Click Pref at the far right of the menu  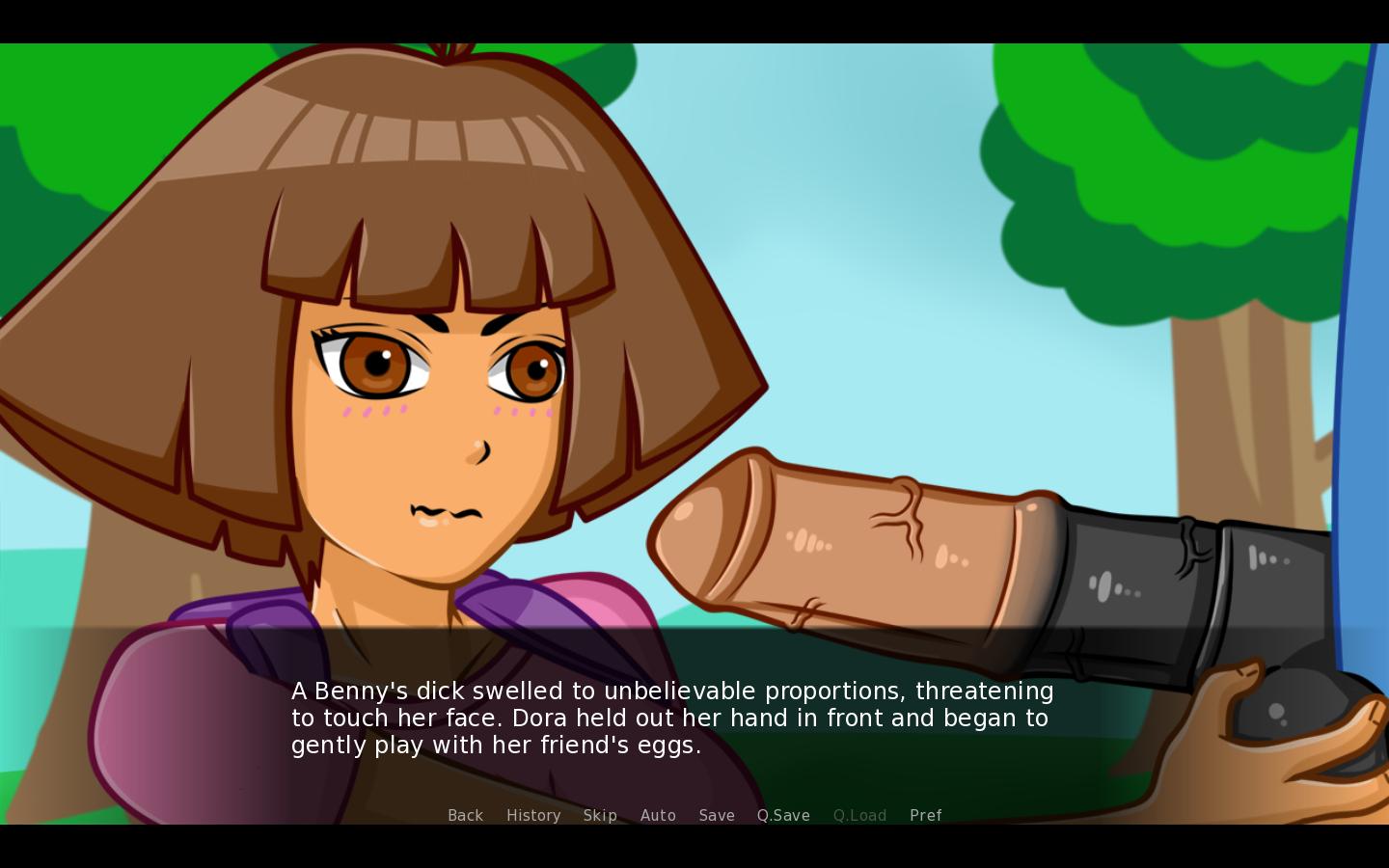pyautogui.click(x=925, y=815)
